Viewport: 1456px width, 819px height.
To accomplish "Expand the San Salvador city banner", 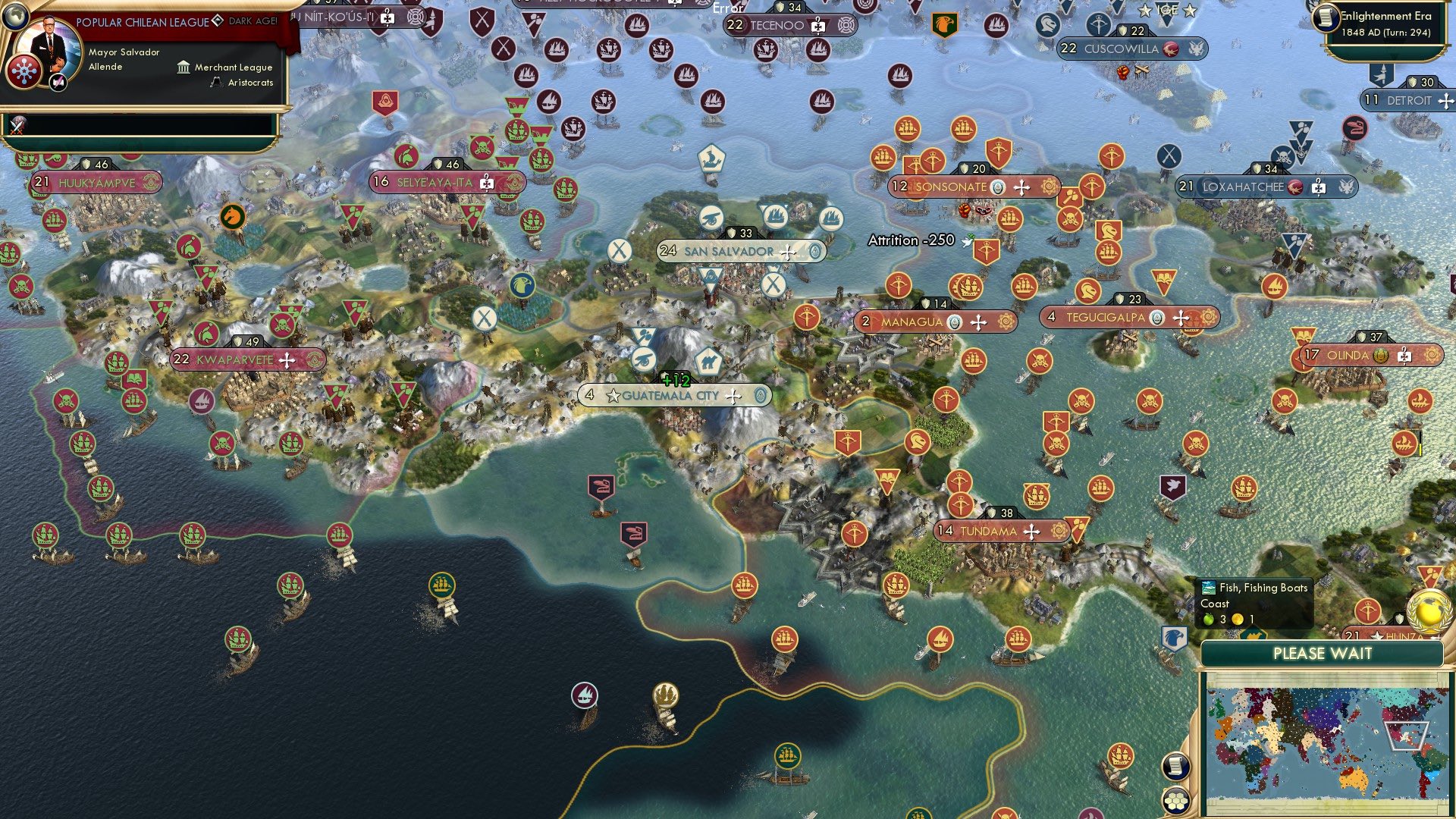I will pos(789,252).
